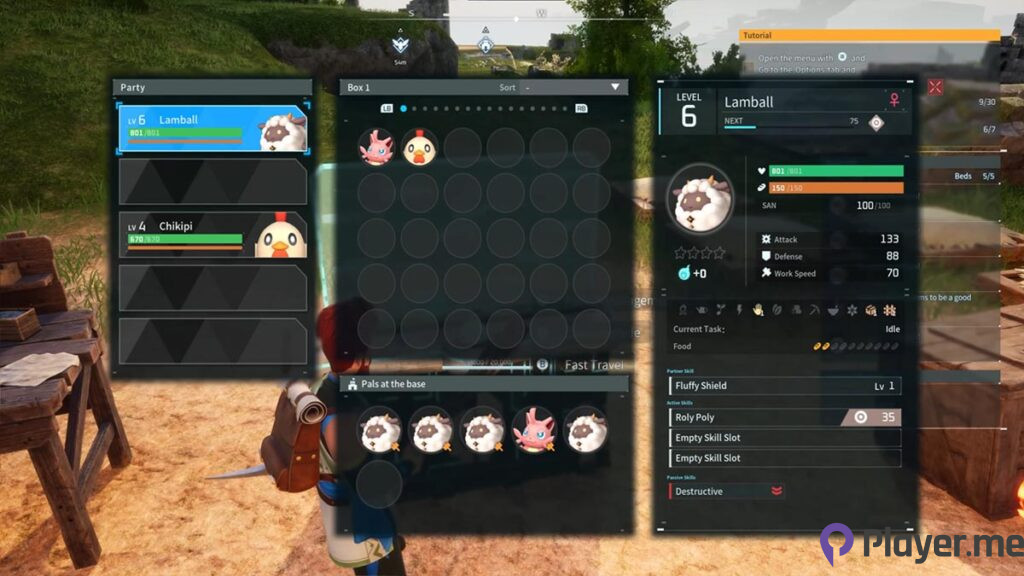Image resolution: width=1024 pixels, height=576 pixels.
Task: Select Lamball in the Party list
Action: point(212,129)
